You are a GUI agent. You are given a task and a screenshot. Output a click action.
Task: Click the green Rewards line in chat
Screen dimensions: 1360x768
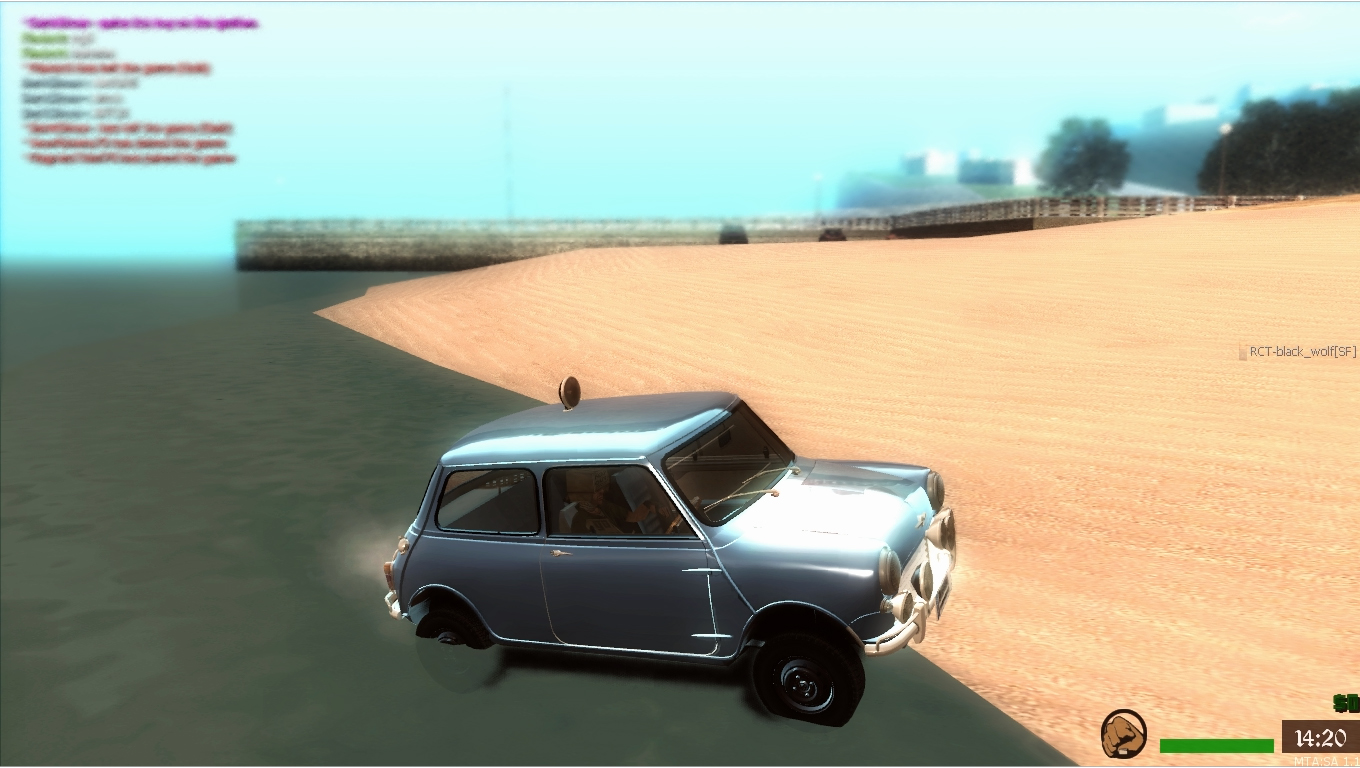(x=45, y=37)
